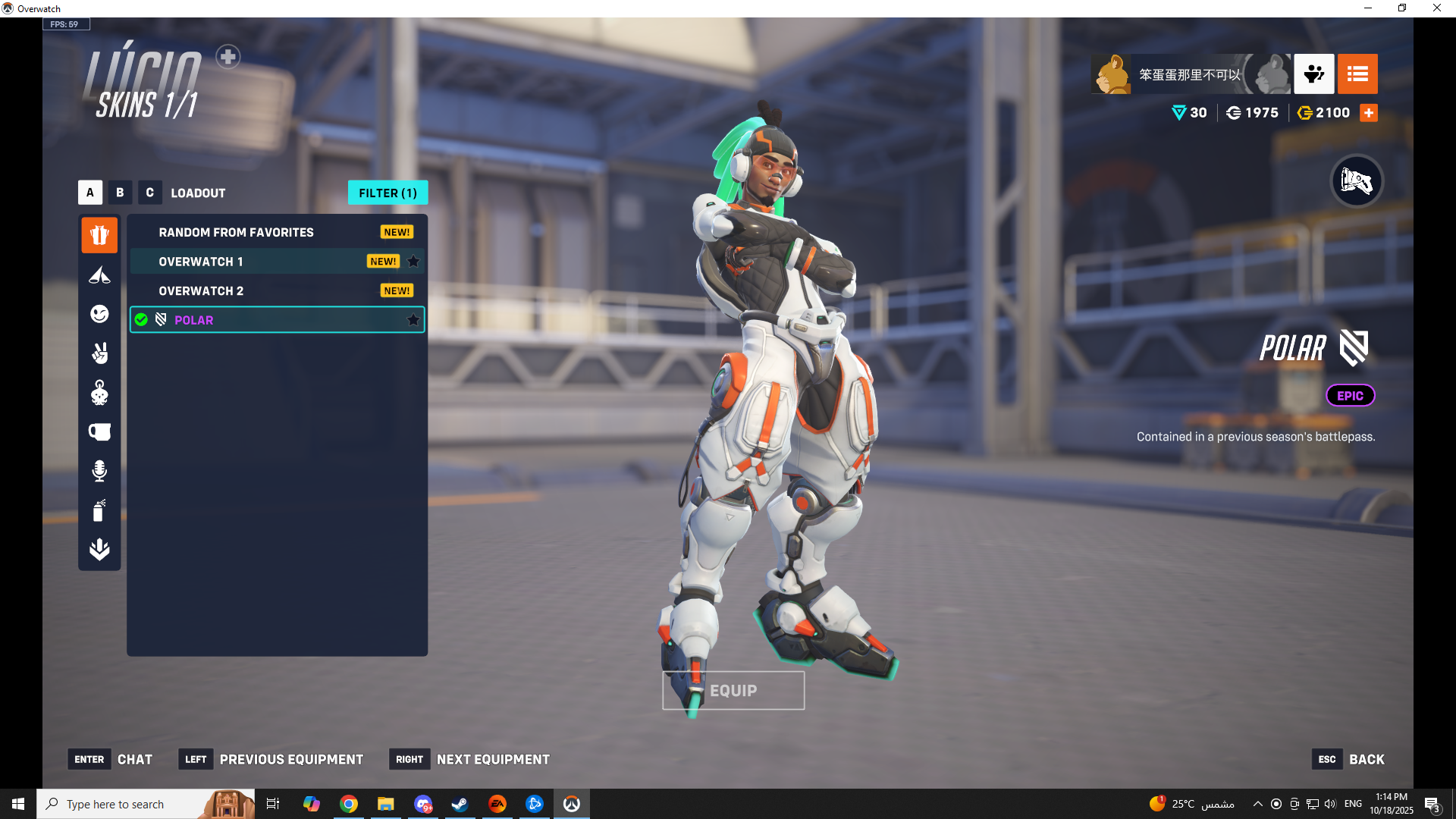Screen dimensions: 1456x819
Task: Toggle favorite star on Polar skin
Action: click(413, 320)
